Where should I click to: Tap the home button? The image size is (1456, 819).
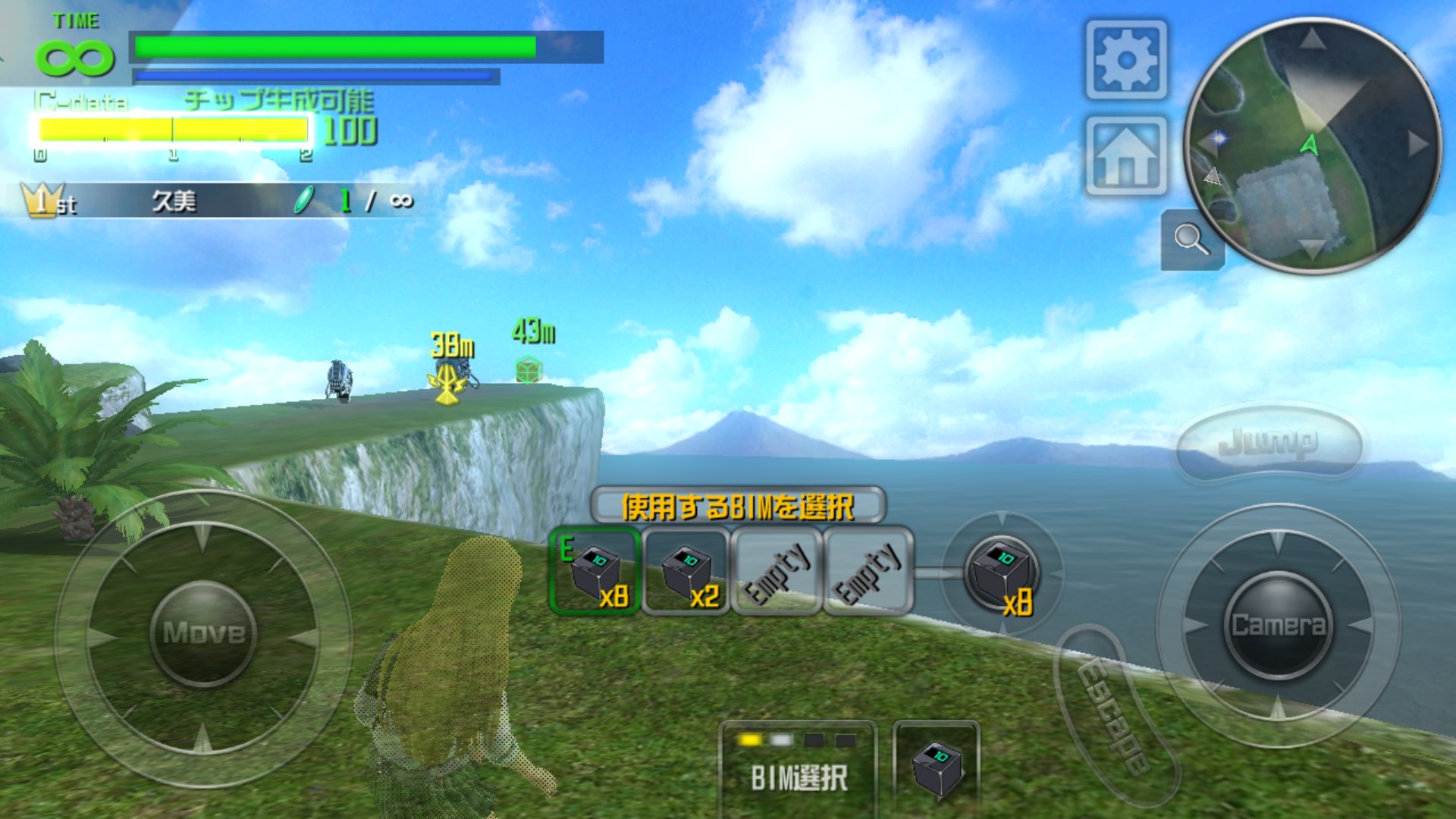(x=1126, y=156)
